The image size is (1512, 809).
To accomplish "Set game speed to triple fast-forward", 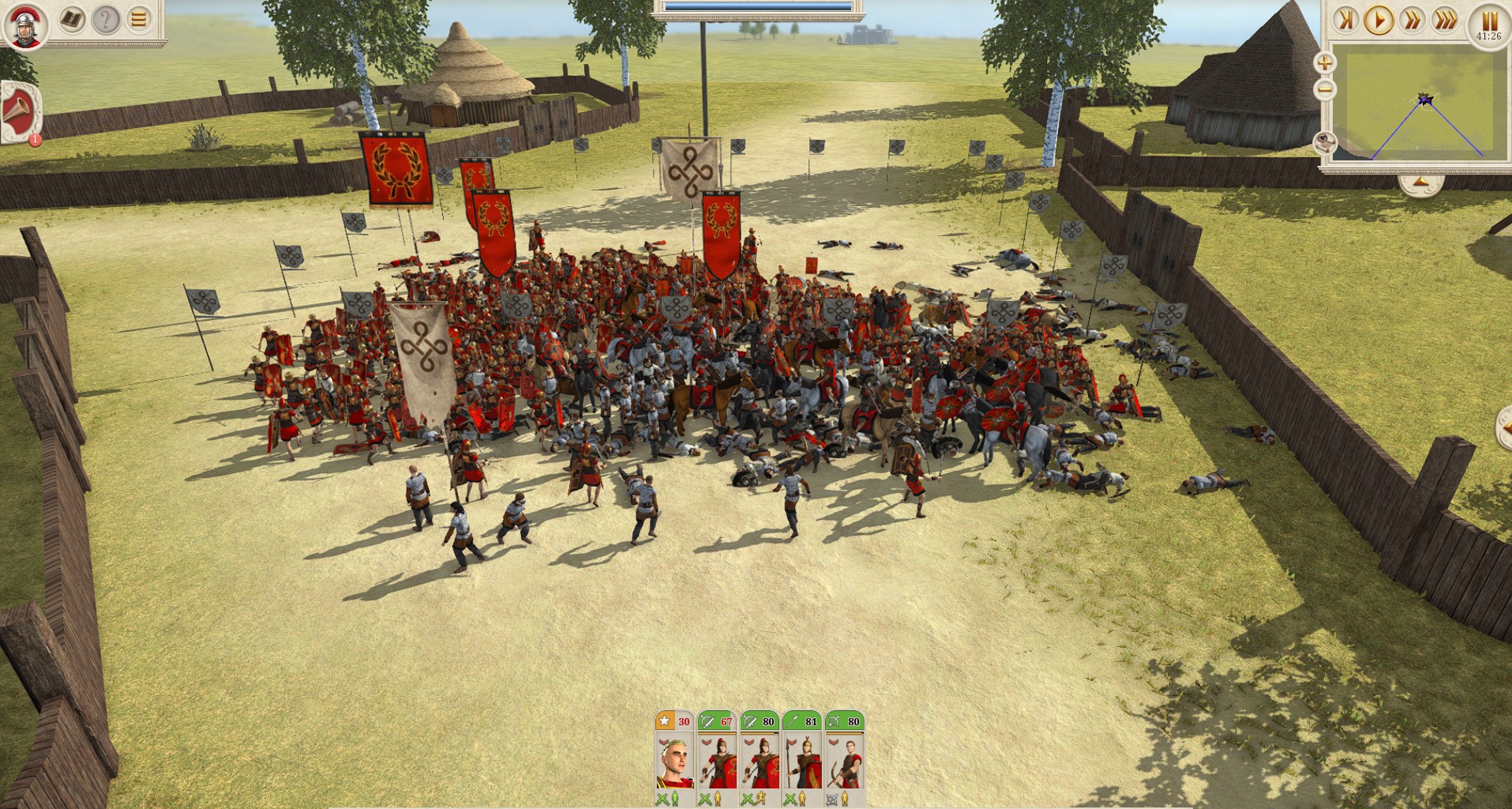I will (1445, 20).
